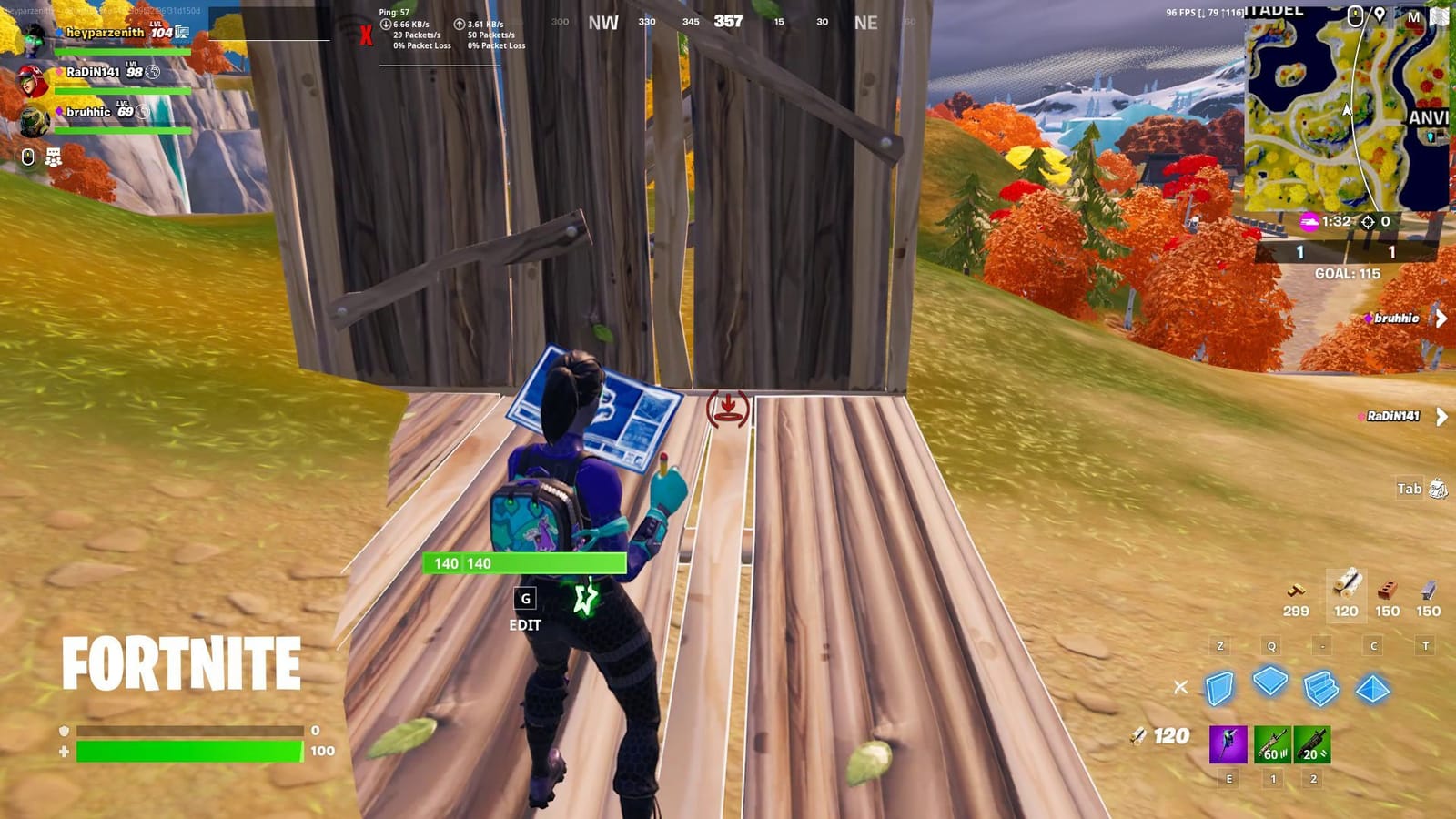Select the assault rifle in hotbar slot 1

coord(1272,745)
